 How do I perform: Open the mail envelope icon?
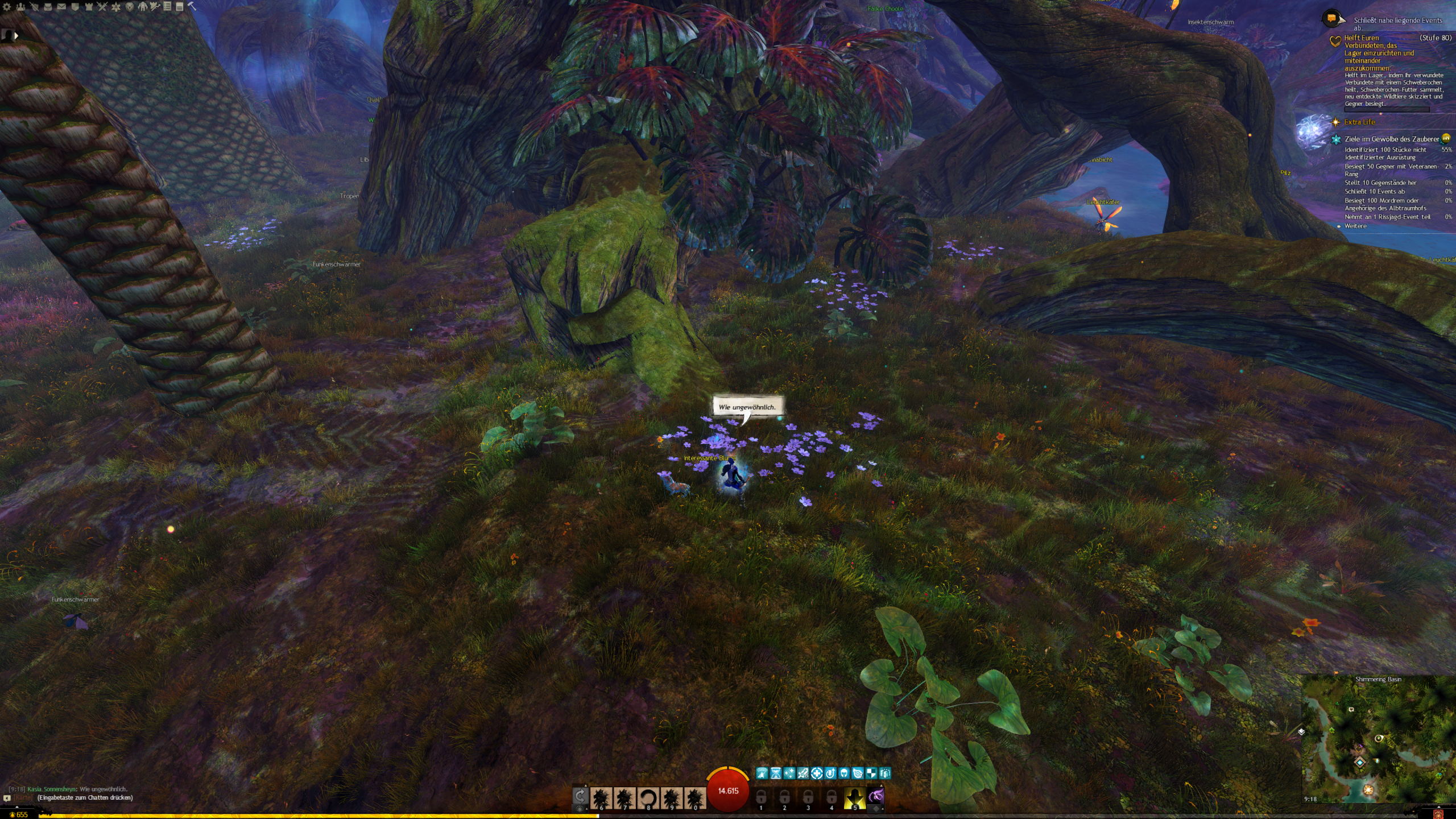tap(61, 7)
